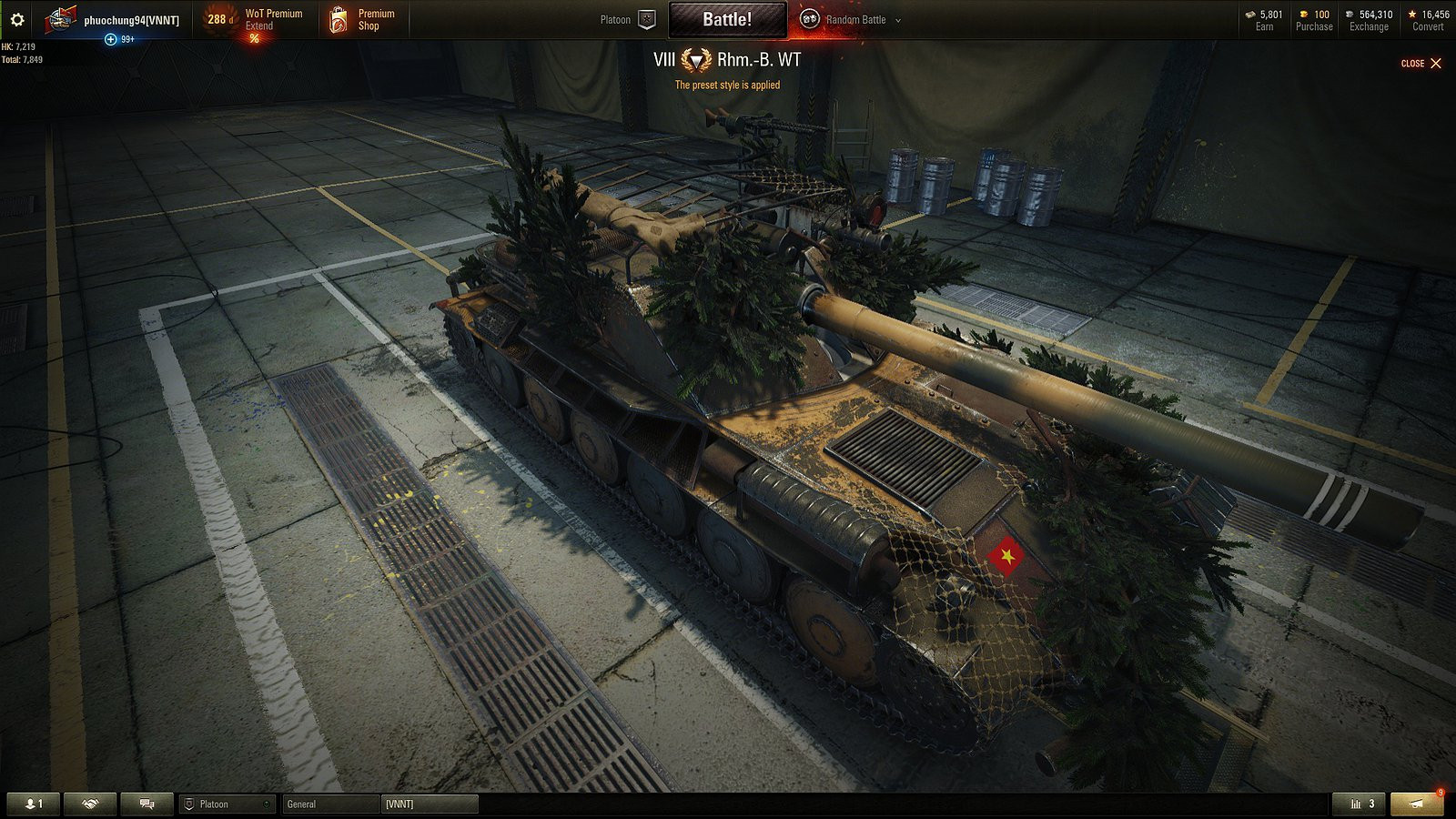Open the contacts list icon

pos(32,804)
